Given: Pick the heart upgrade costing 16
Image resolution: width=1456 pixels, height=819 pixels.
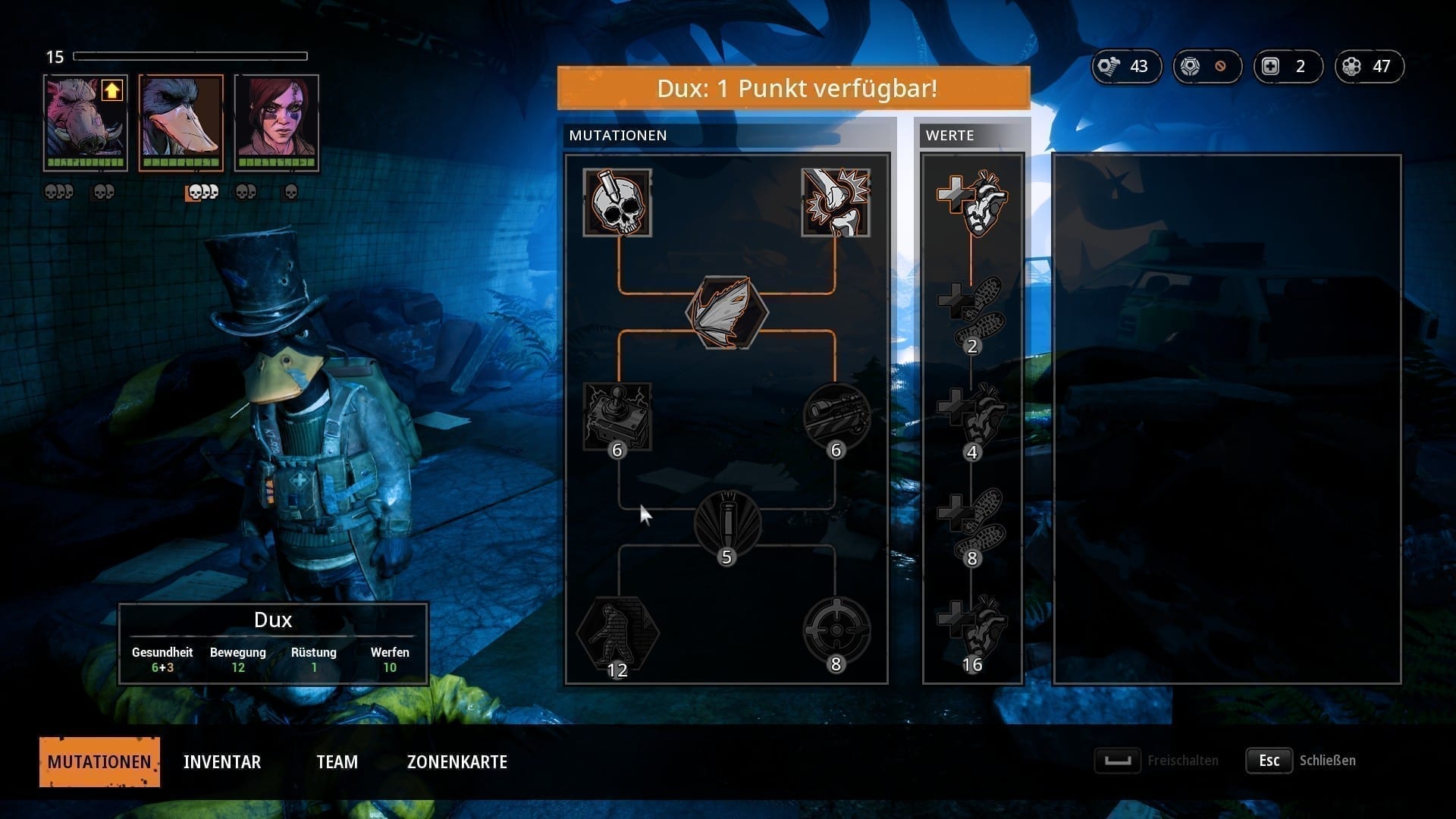Looking at the screenshot, I should pyautogui.click(x=972, y=631).
